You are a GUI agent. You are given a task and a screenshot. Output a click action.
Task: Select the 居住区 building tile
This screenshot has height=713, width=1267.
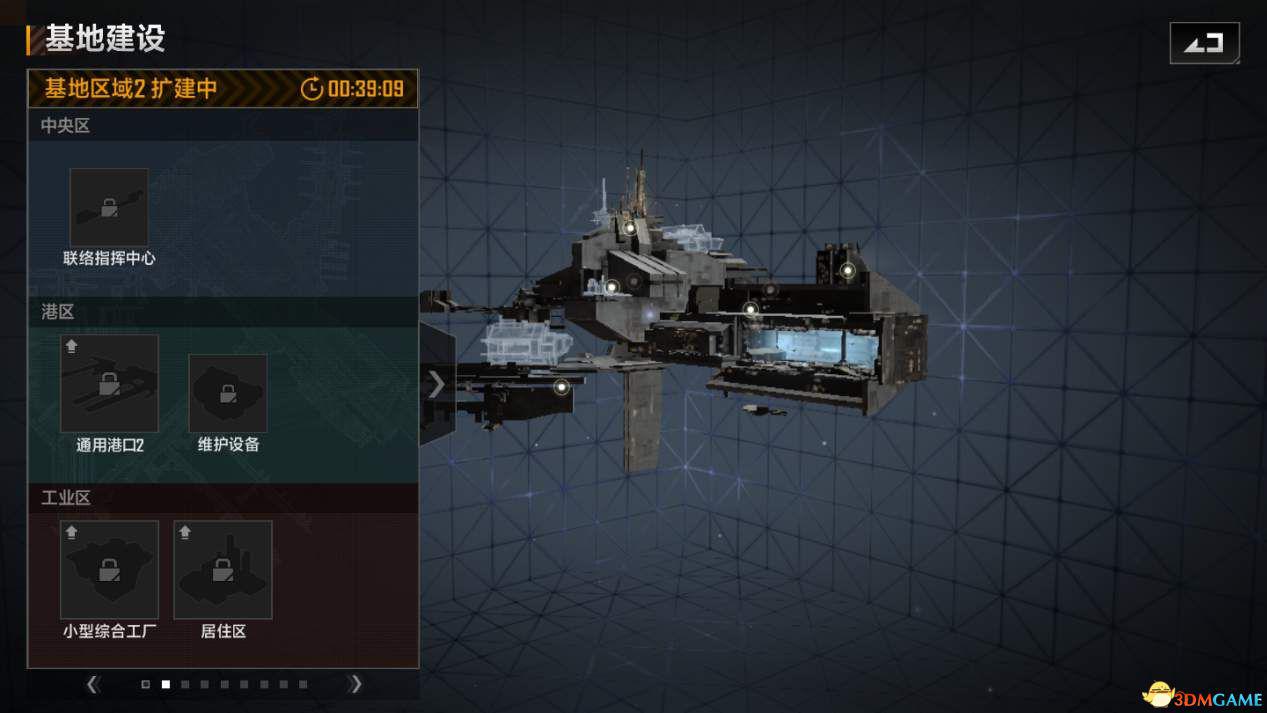[x=223, y=569]
